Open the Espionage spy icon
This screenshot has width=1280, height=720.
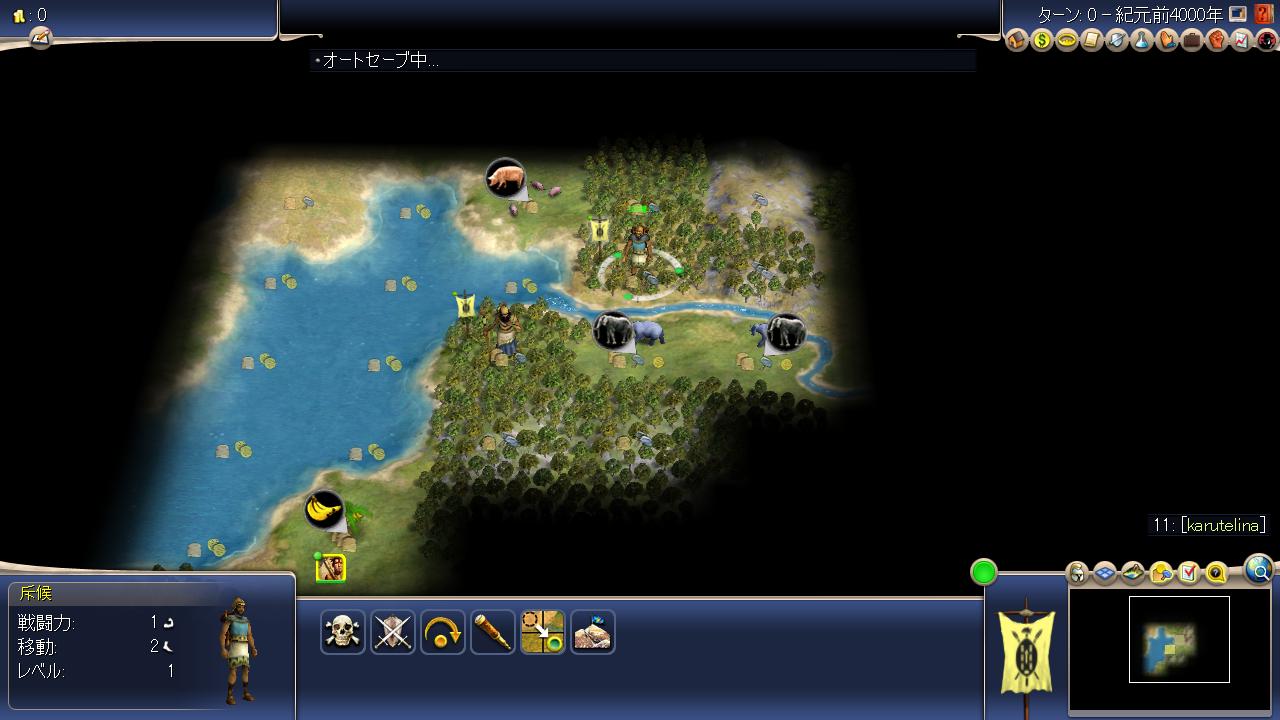1266,41
